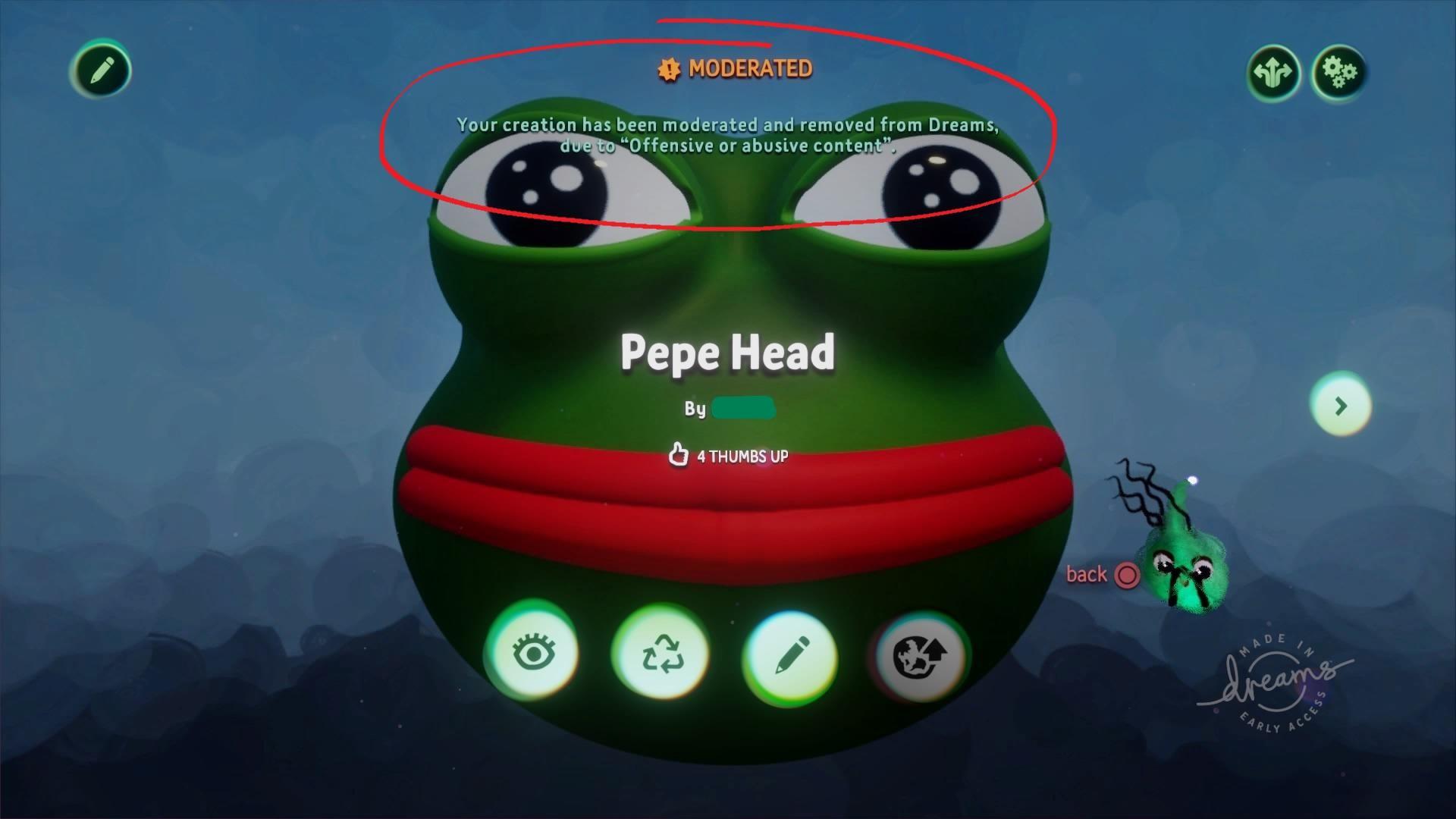Open the creator name link after By

point(743,408)
